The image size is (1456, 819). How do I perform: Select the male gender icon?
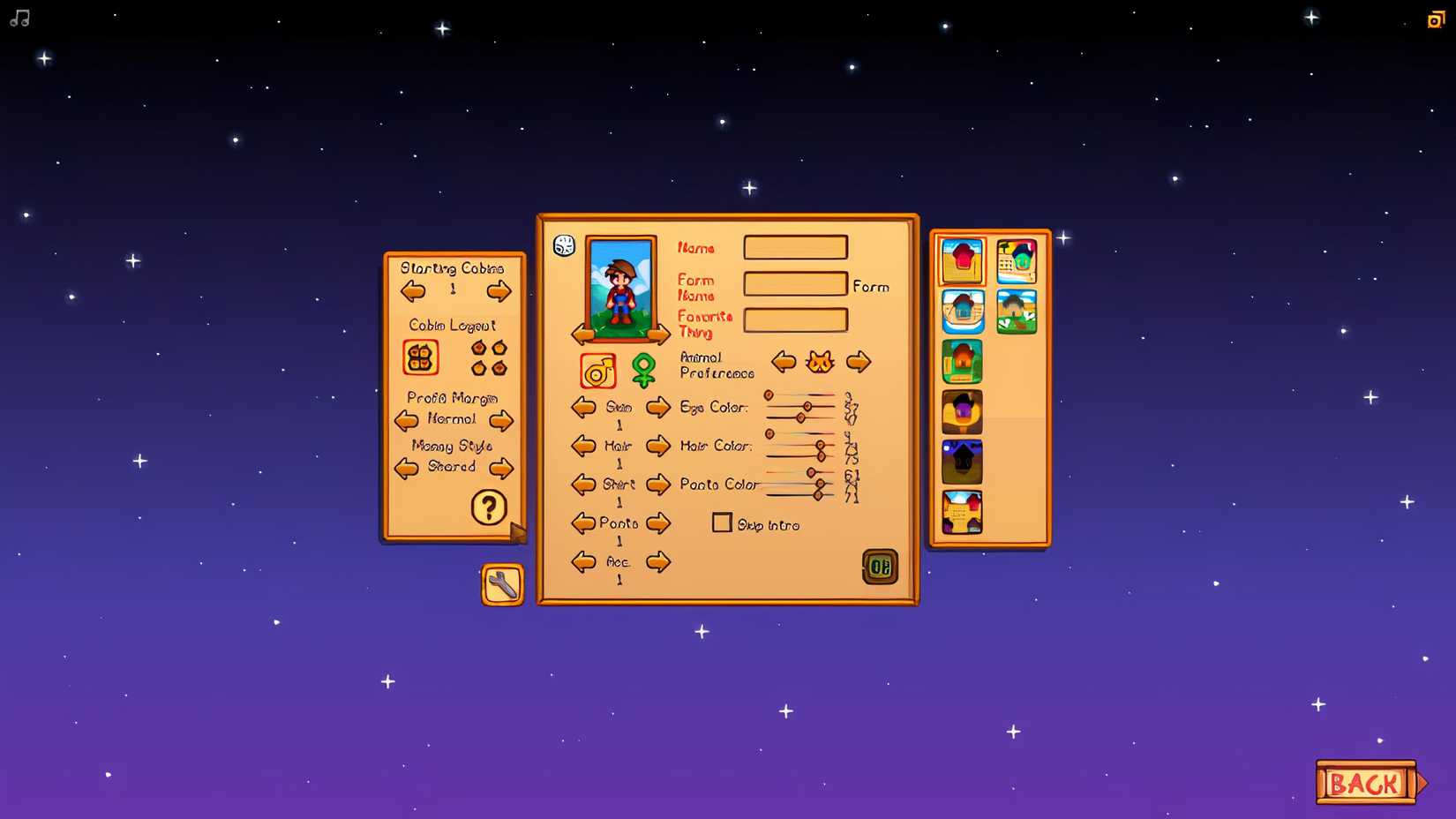598,372
